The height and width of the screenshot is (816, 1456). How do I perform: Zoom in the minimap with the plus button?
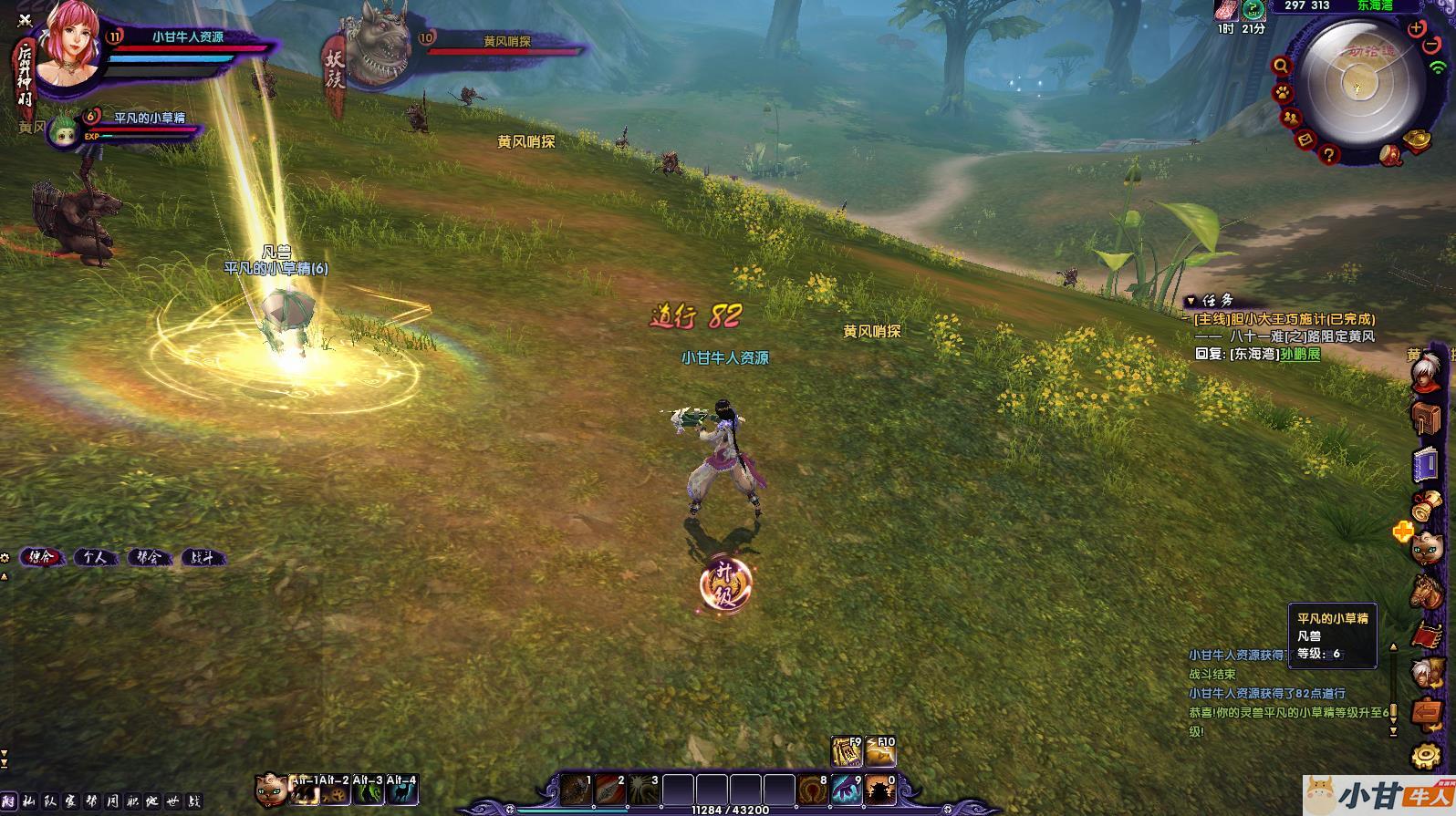[1416, 28]
